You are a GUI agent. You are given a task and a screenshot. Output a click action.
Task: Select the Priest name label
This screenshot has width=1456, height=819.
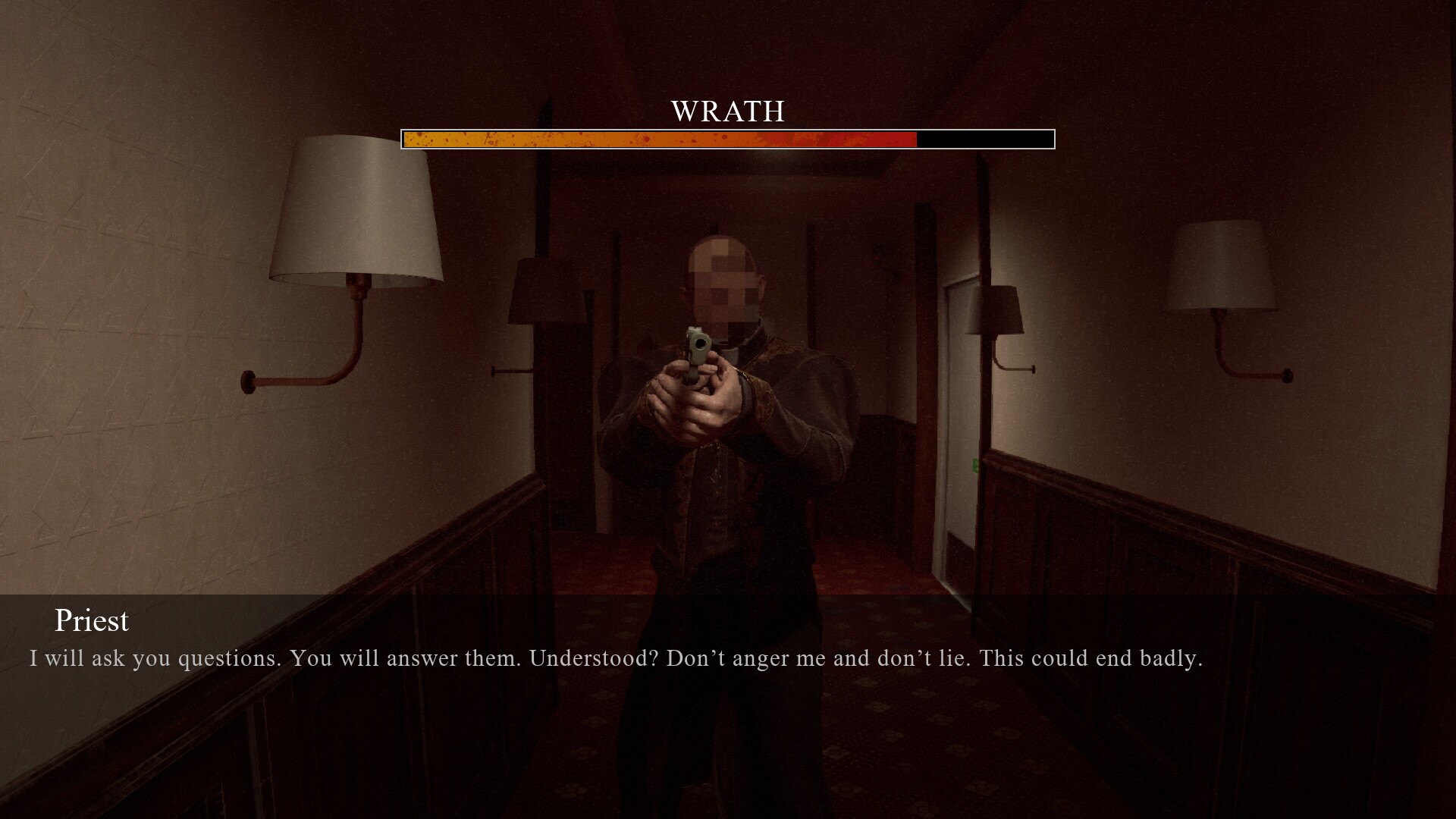pyautogui.click(x=91, y=620)
